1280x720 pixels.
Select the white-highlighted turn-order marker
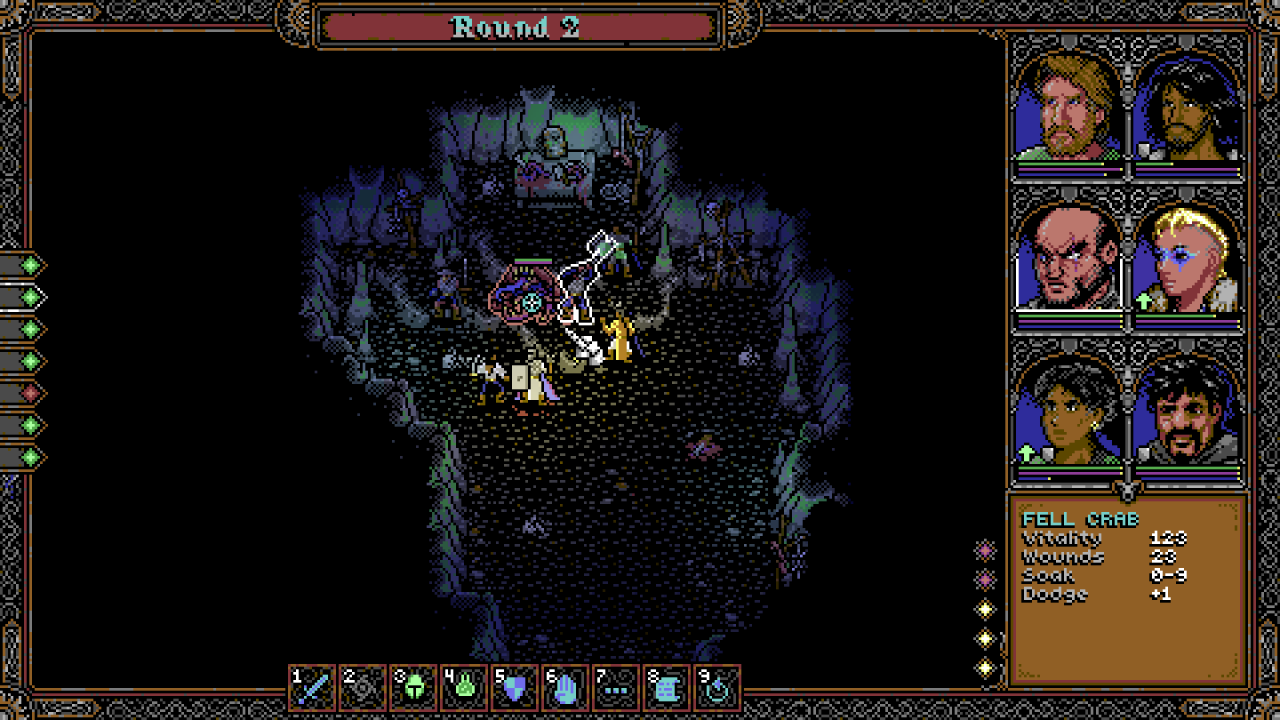point(32,297)
